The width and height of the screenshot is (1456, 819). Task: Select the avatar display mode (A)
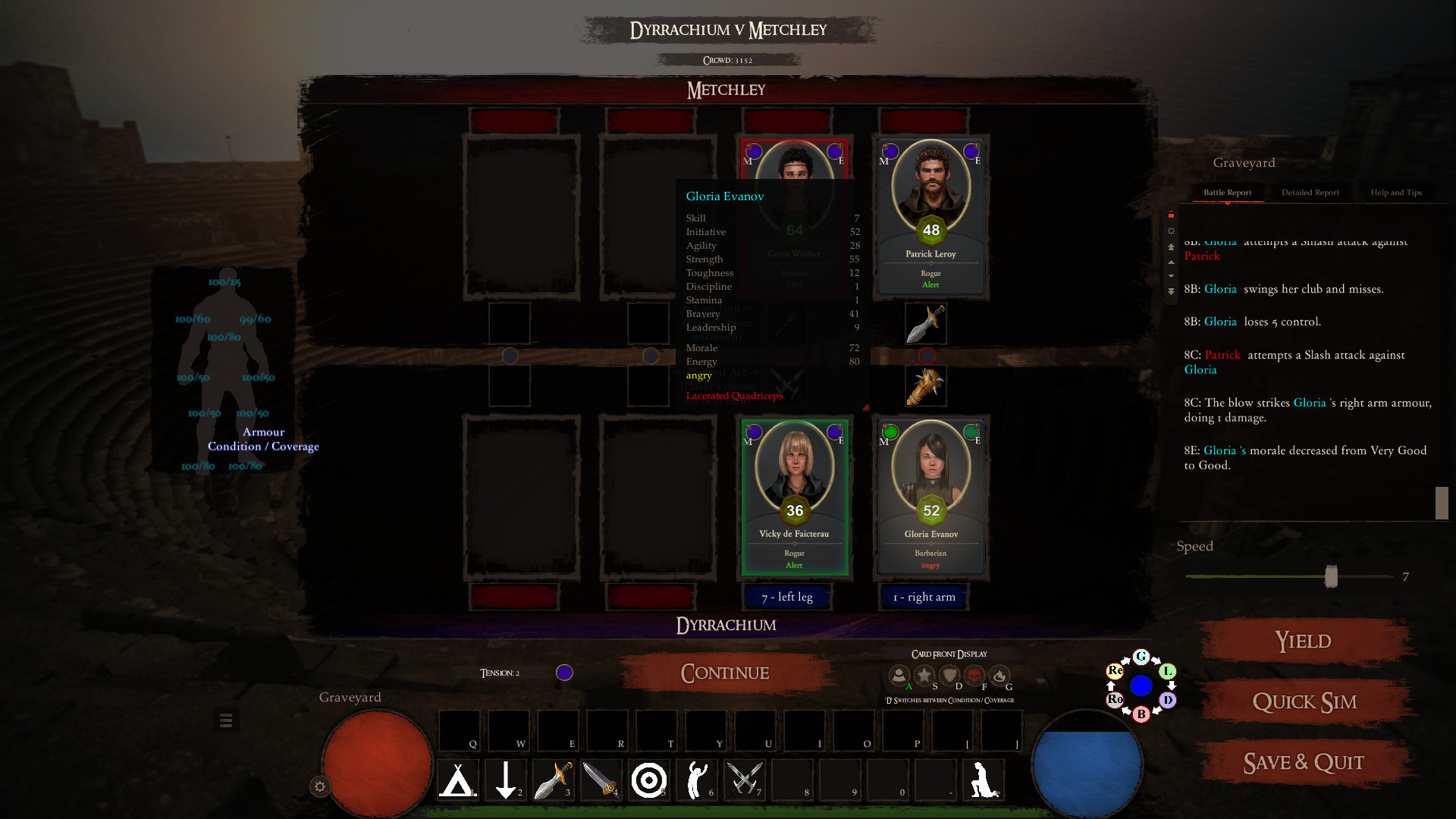point(899,675)
